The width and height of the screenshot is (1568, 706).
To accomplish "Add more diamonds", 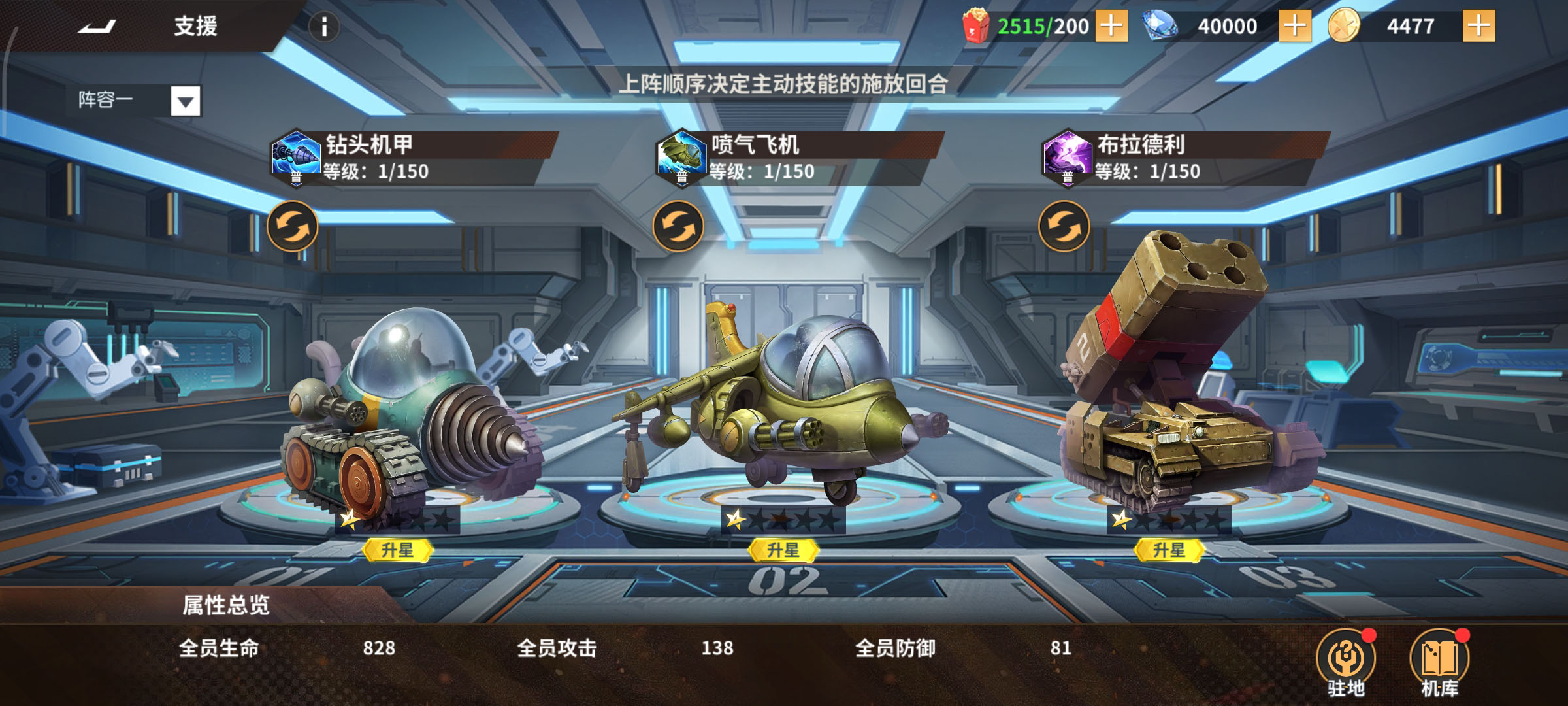I will coord(1294,26).
